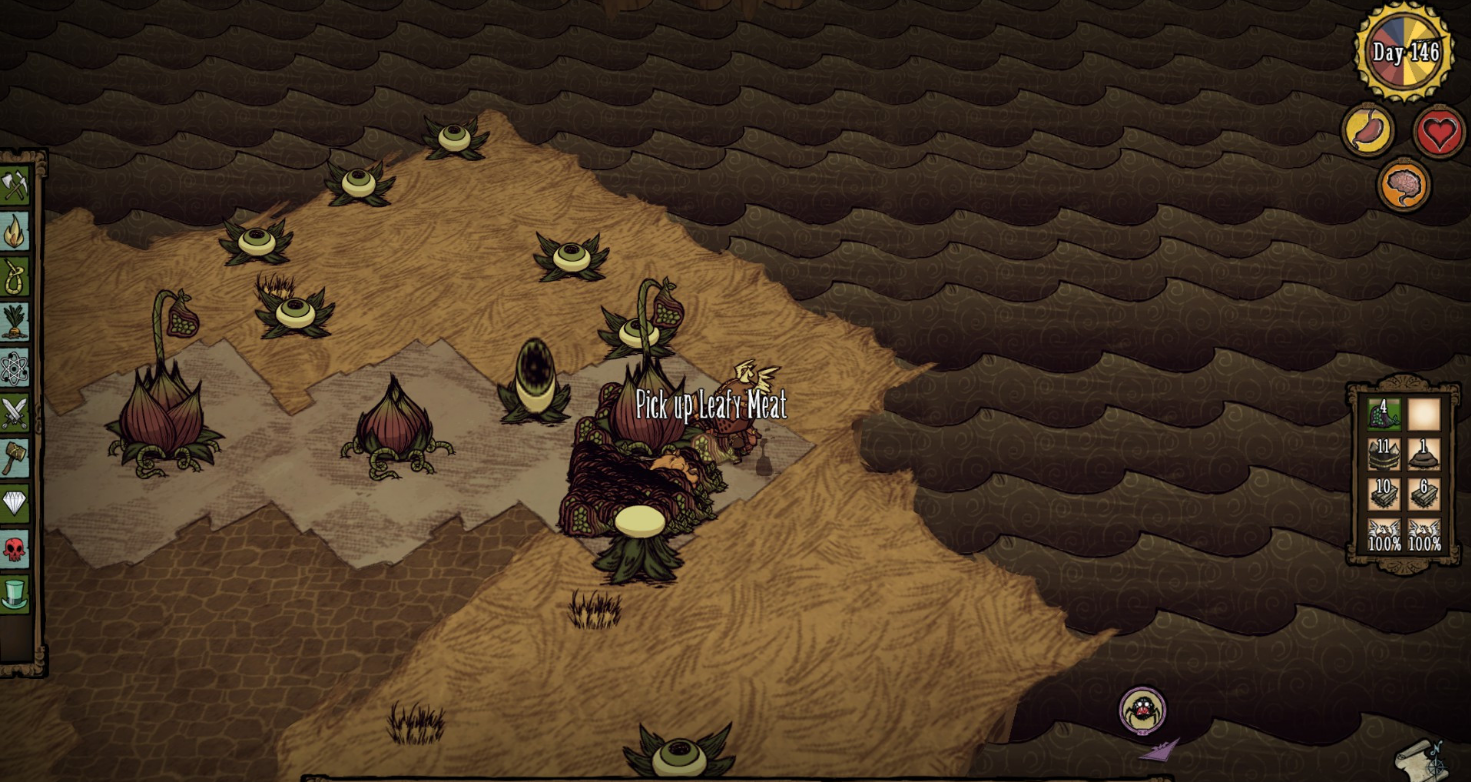Image resolution: width=1471 pixels, height=782 pixels.
Task: Open the Structures hammer tab
Action: (x=15, y=458)
